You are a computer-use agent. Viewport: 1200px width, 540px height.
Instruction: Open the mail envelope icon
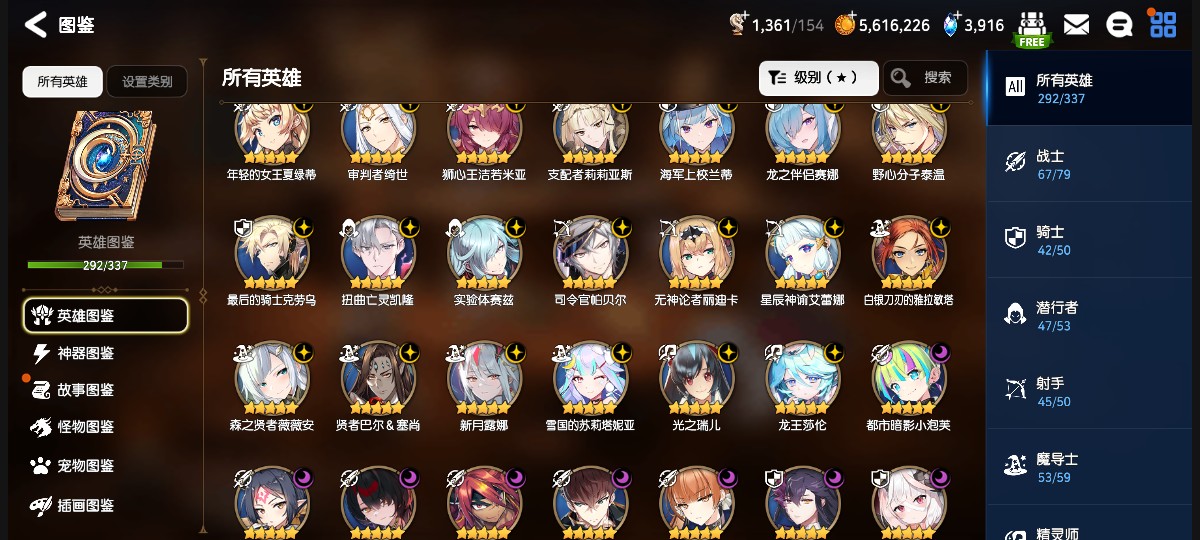click(x=1076, y=25)
